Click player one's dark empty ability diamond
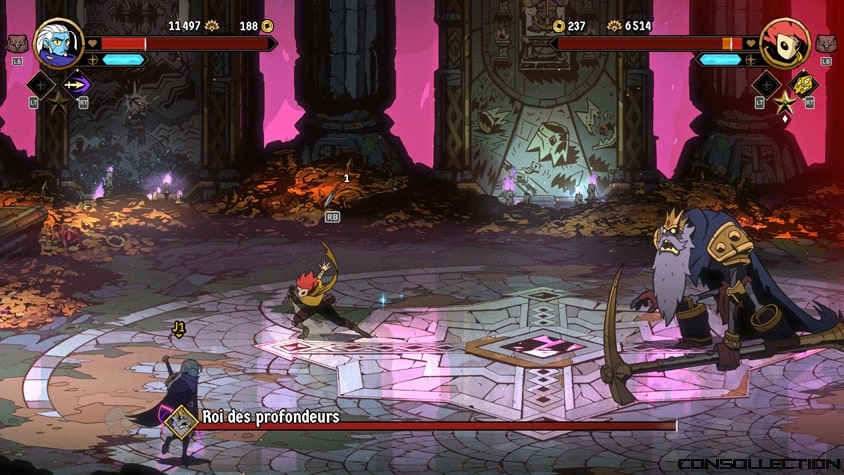This screenshot has width=844, height=475. pyautogui.click(x=42, y=84)
